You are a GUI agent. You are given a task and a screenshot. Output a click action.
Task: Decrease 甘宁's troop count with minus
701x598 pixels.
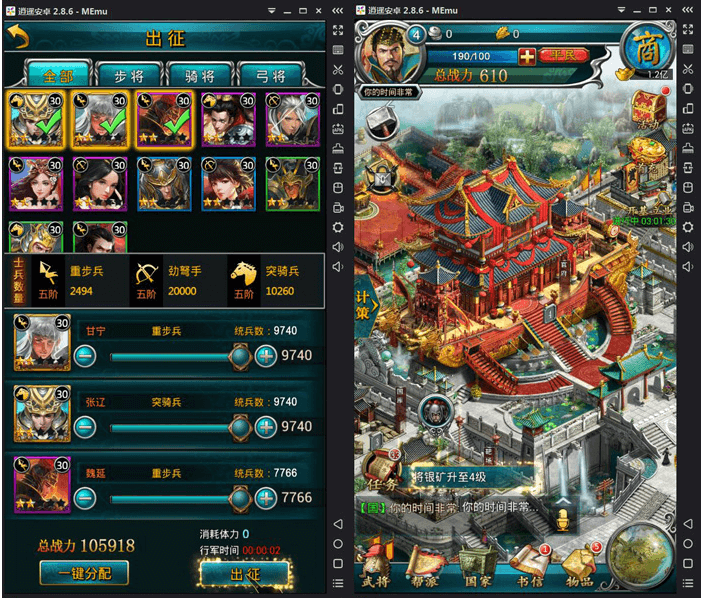click(x=85, y=355)
